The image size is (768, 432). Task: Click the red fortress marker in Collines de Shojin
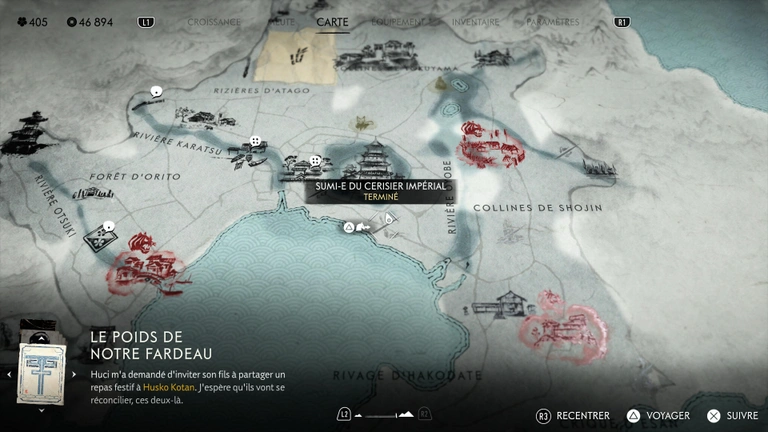[x=489, y=146]
